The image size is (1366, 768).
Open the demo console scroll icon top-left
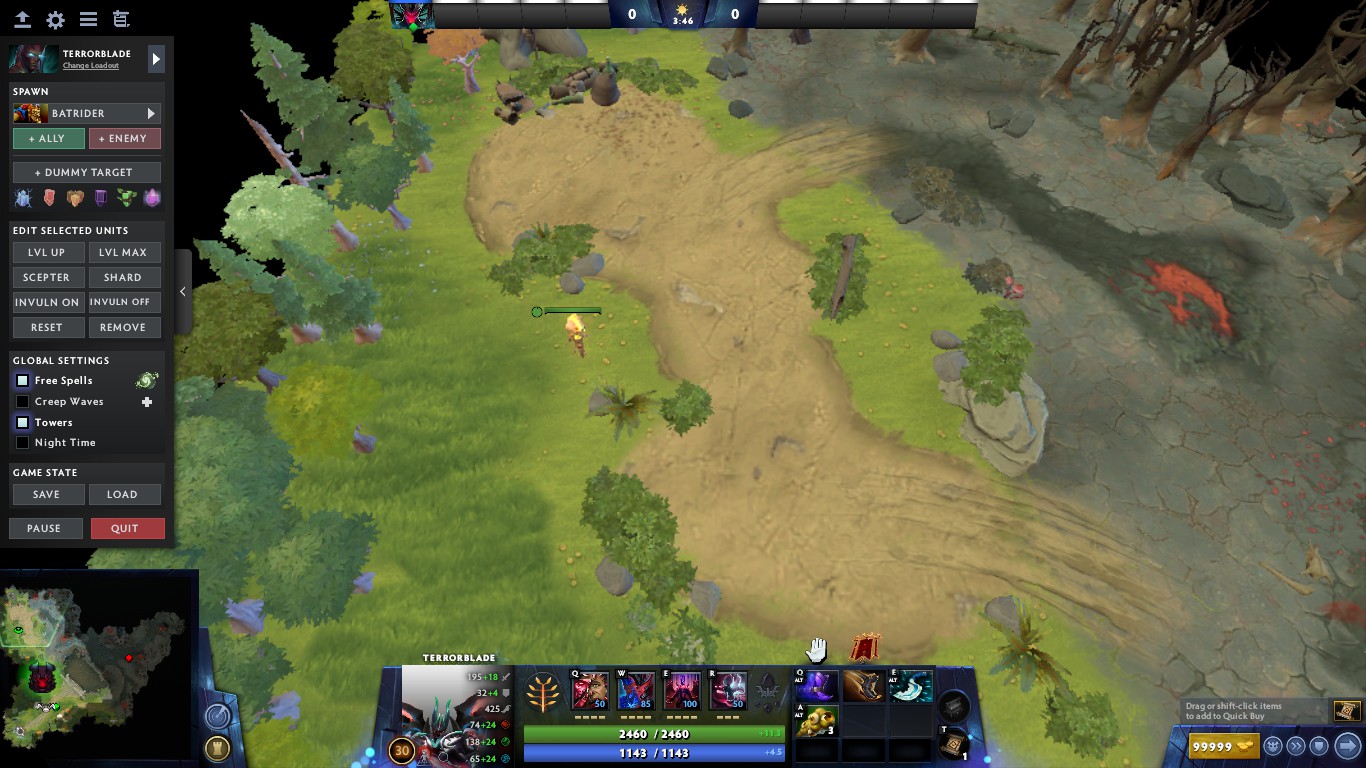[122, 19]
